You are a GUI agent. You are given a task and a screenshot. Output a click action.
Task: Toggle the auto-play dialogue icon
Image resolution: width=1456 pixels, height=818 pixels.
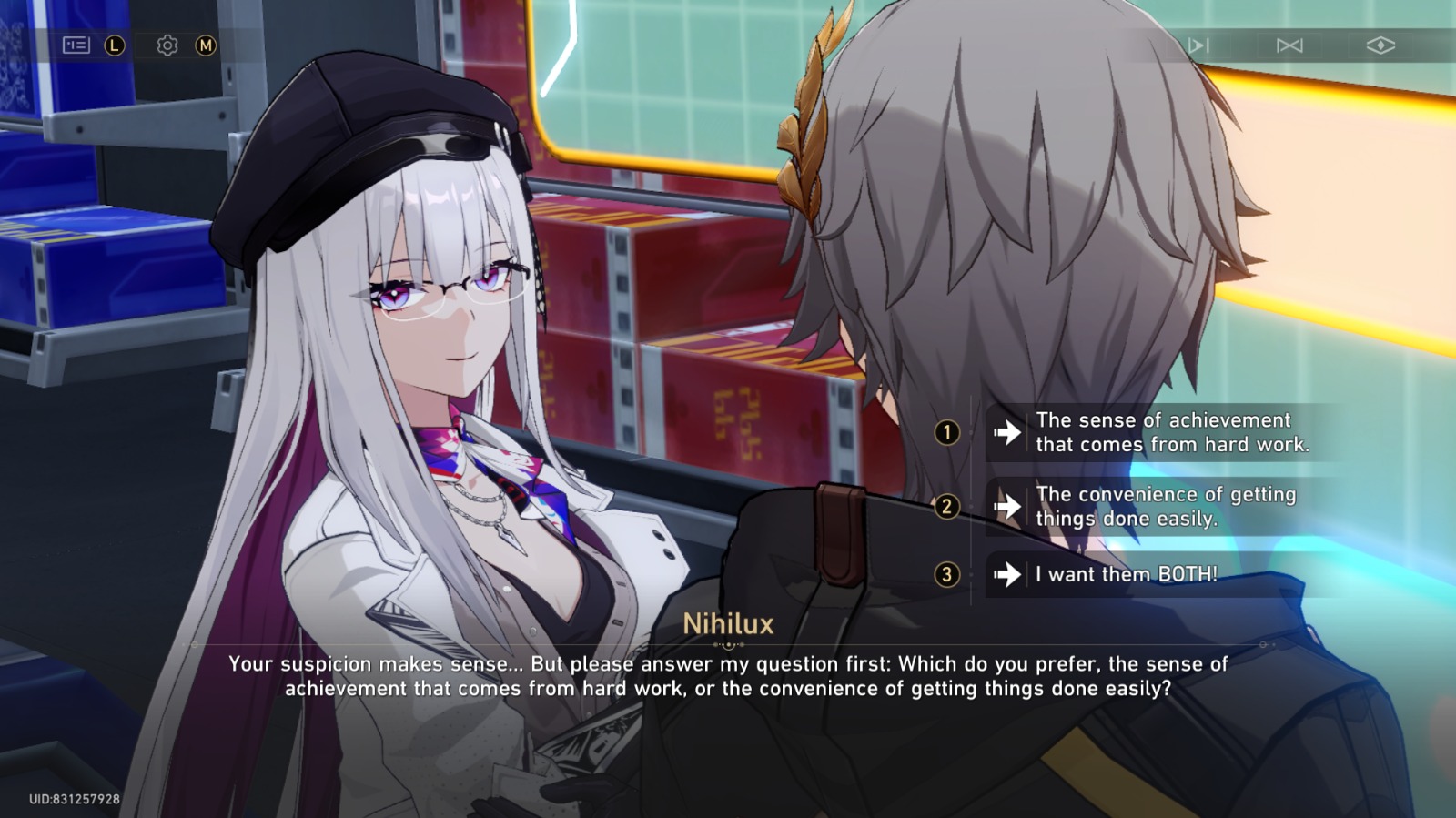[x=1198, y=45]
